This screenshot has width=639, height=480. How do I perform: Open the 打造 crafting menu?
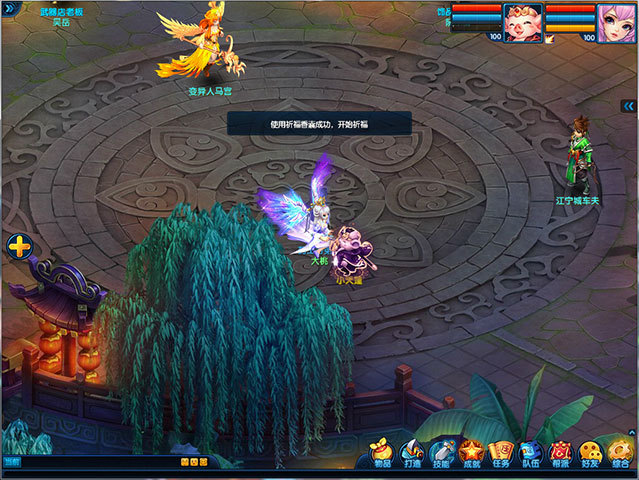point(413,454)
